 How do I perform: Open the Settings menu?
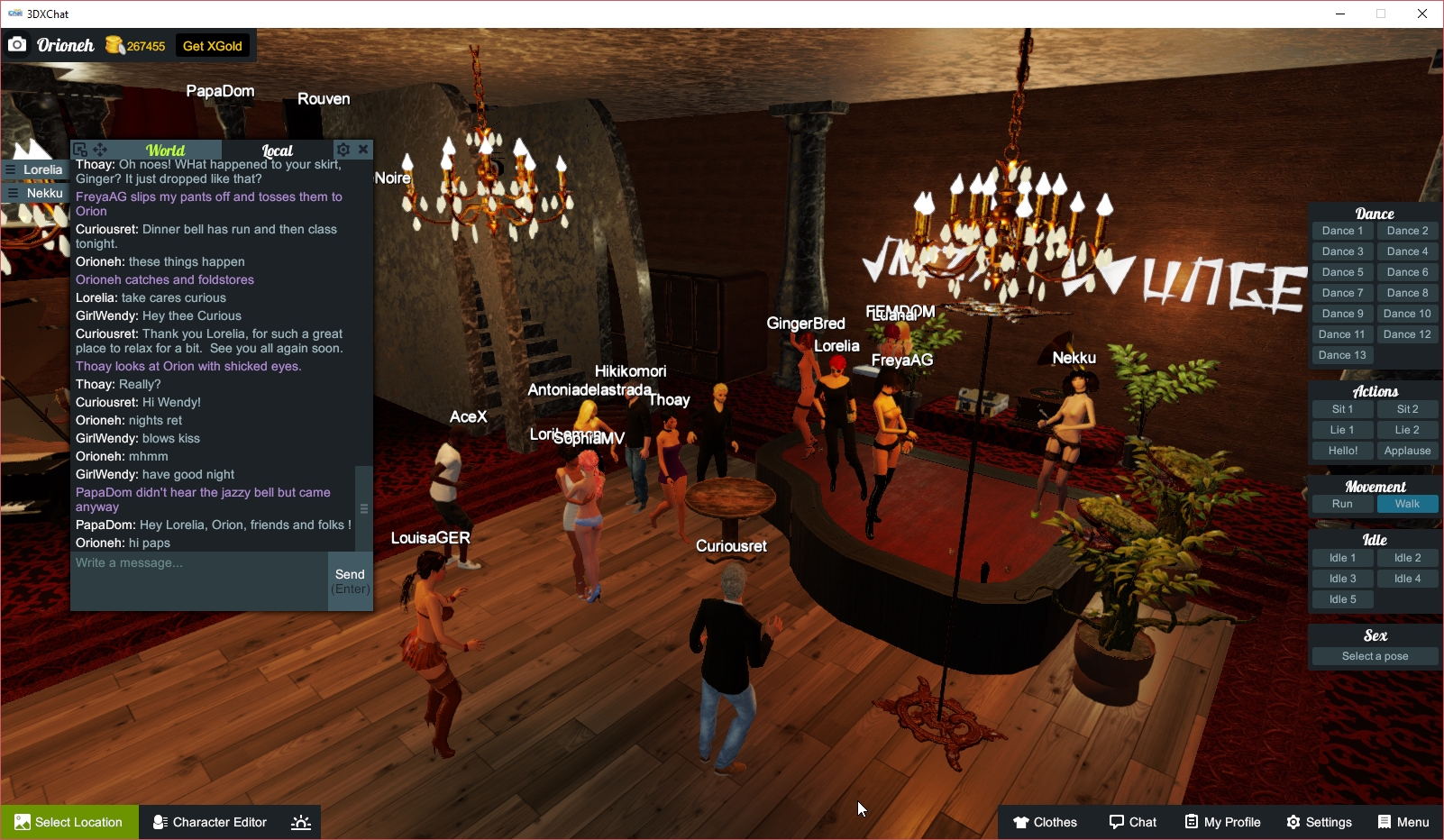(x=1319, y=821)
